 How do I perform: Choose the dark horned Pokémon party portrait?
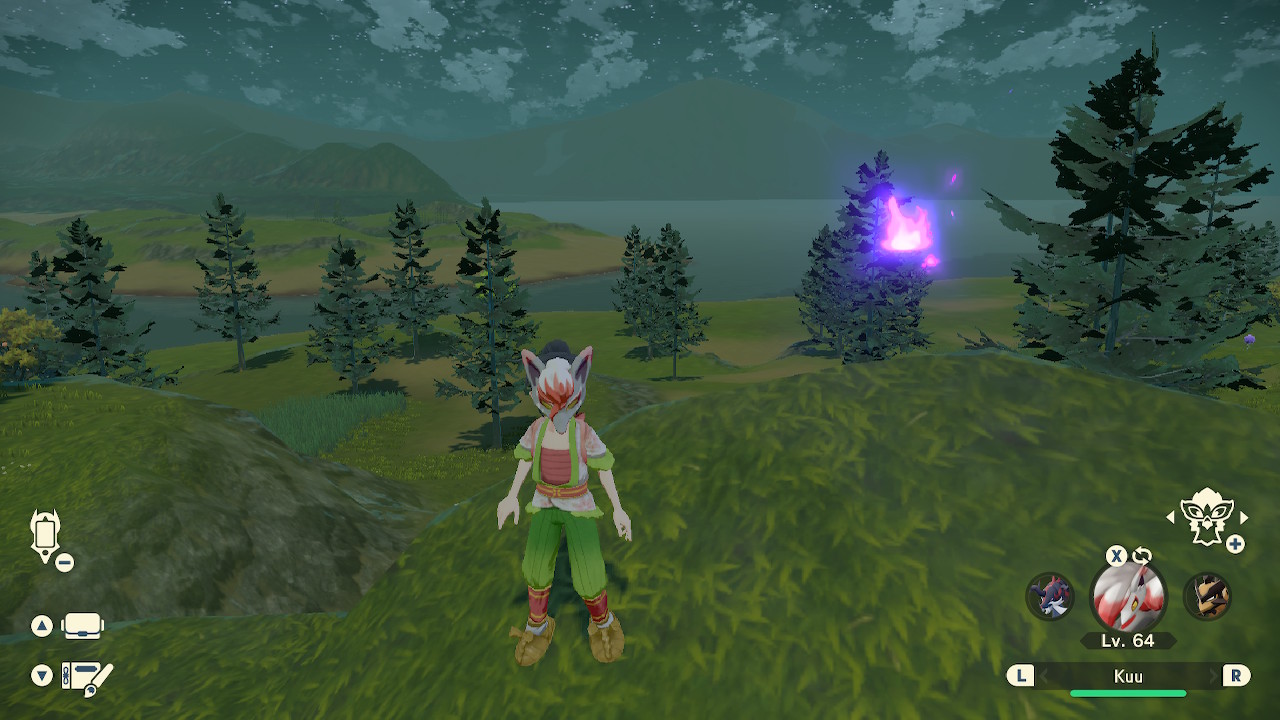pyautogui.click(x=1050, y=596)
